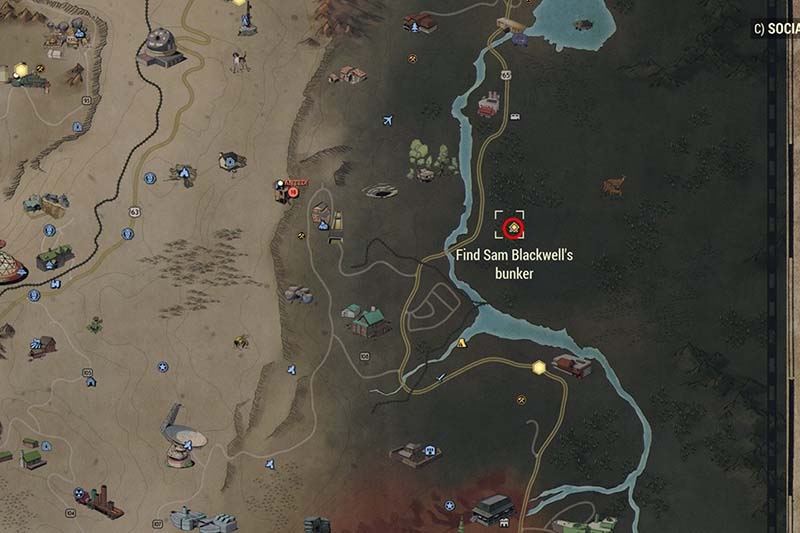Choose the airplane marker in the dark forest

tap(387, 121)
